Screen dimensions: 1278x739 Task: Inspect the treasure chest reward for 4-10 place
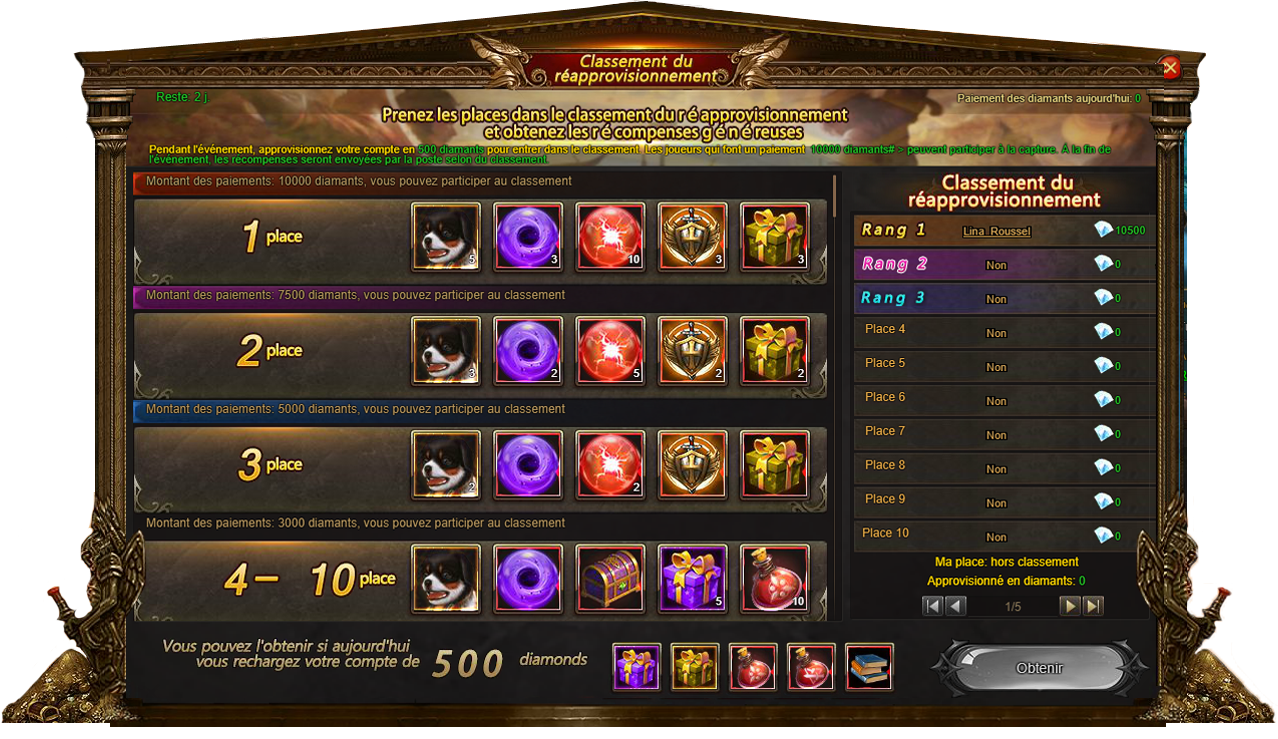point(610,578)
